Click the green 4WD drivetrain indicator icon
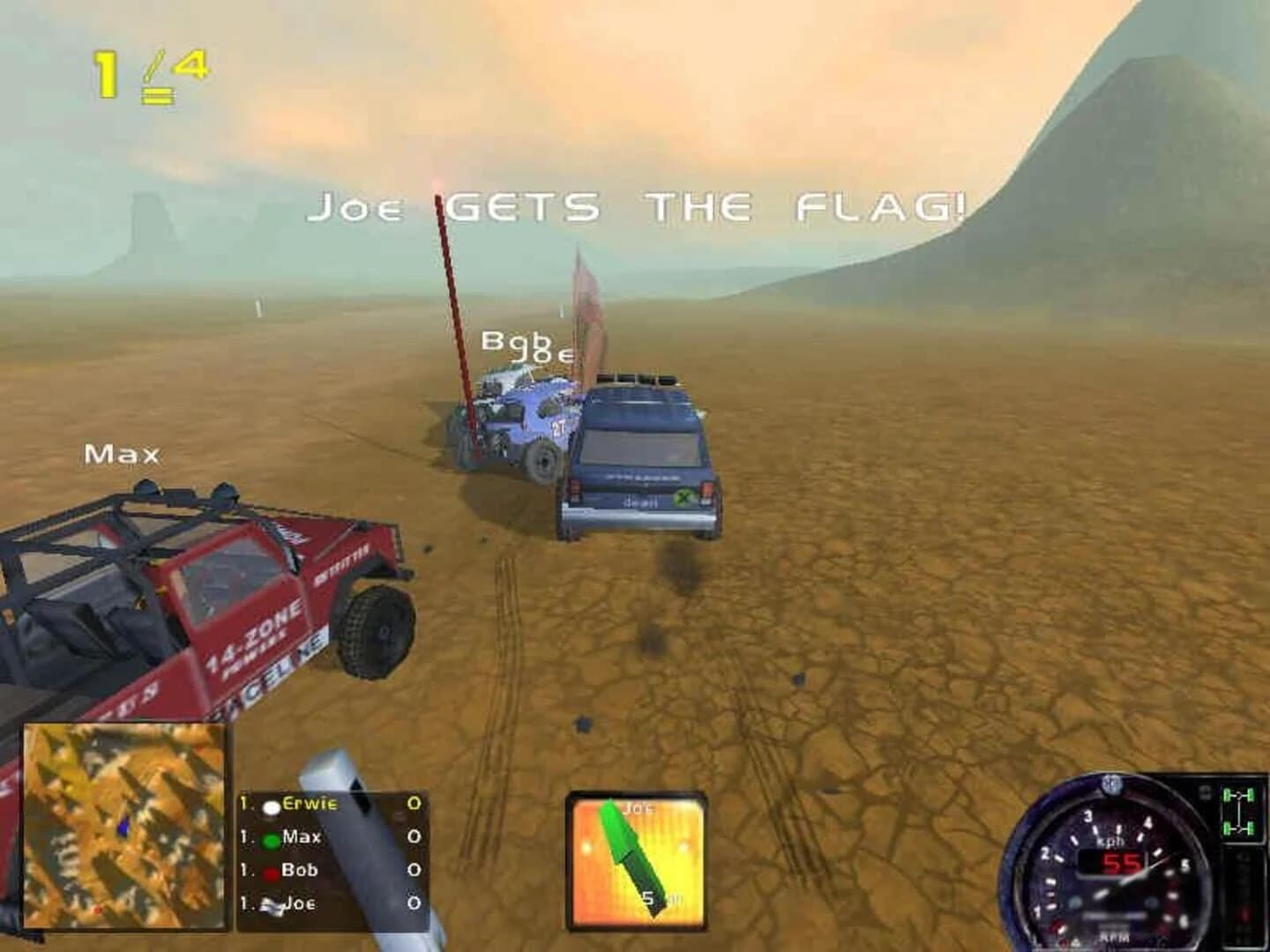1270x952 pixels. tap(1239, 811)
